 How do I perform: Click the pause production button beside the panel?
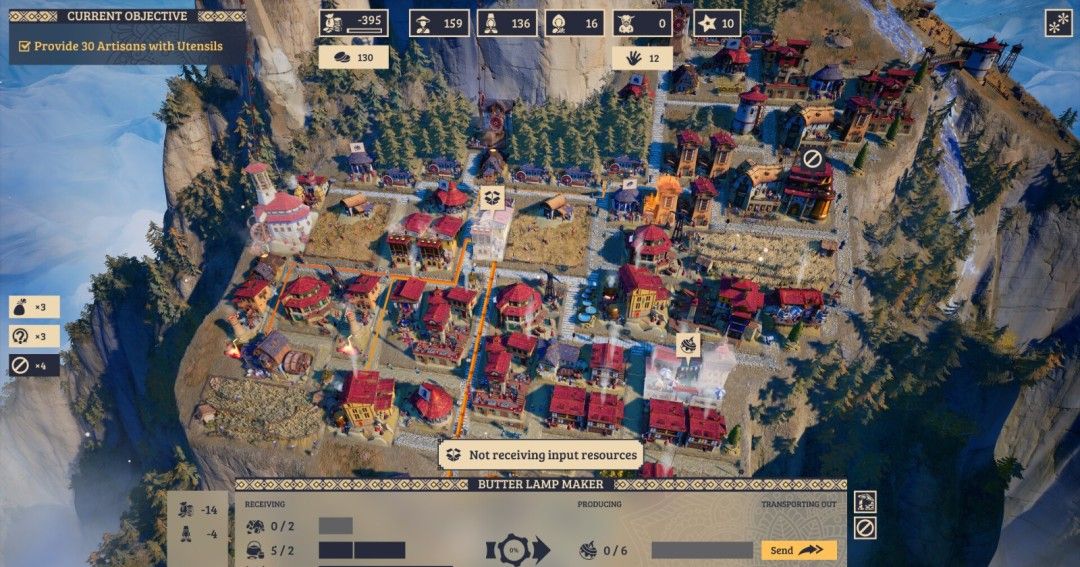865,527
